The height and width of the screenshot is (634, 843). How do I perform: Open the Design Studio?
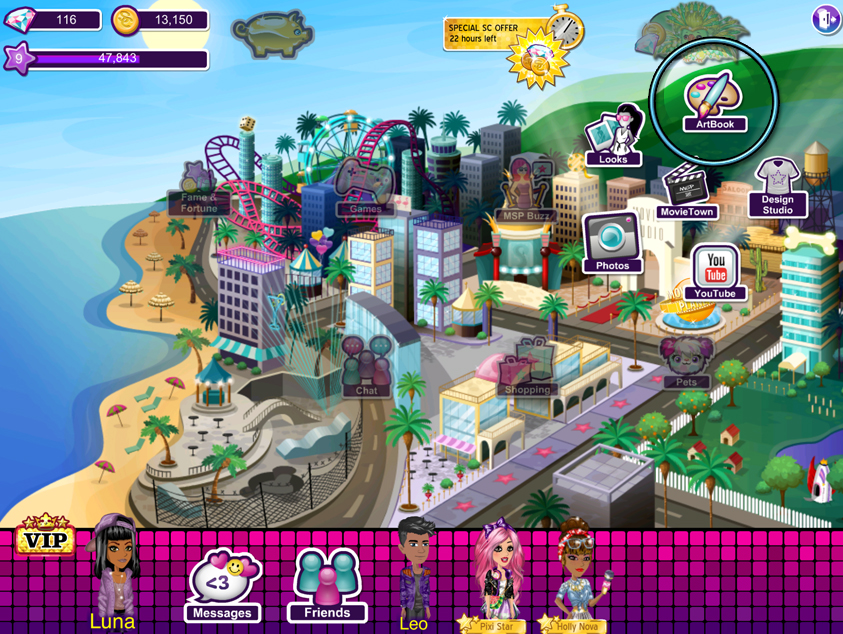tap(777, 188)
